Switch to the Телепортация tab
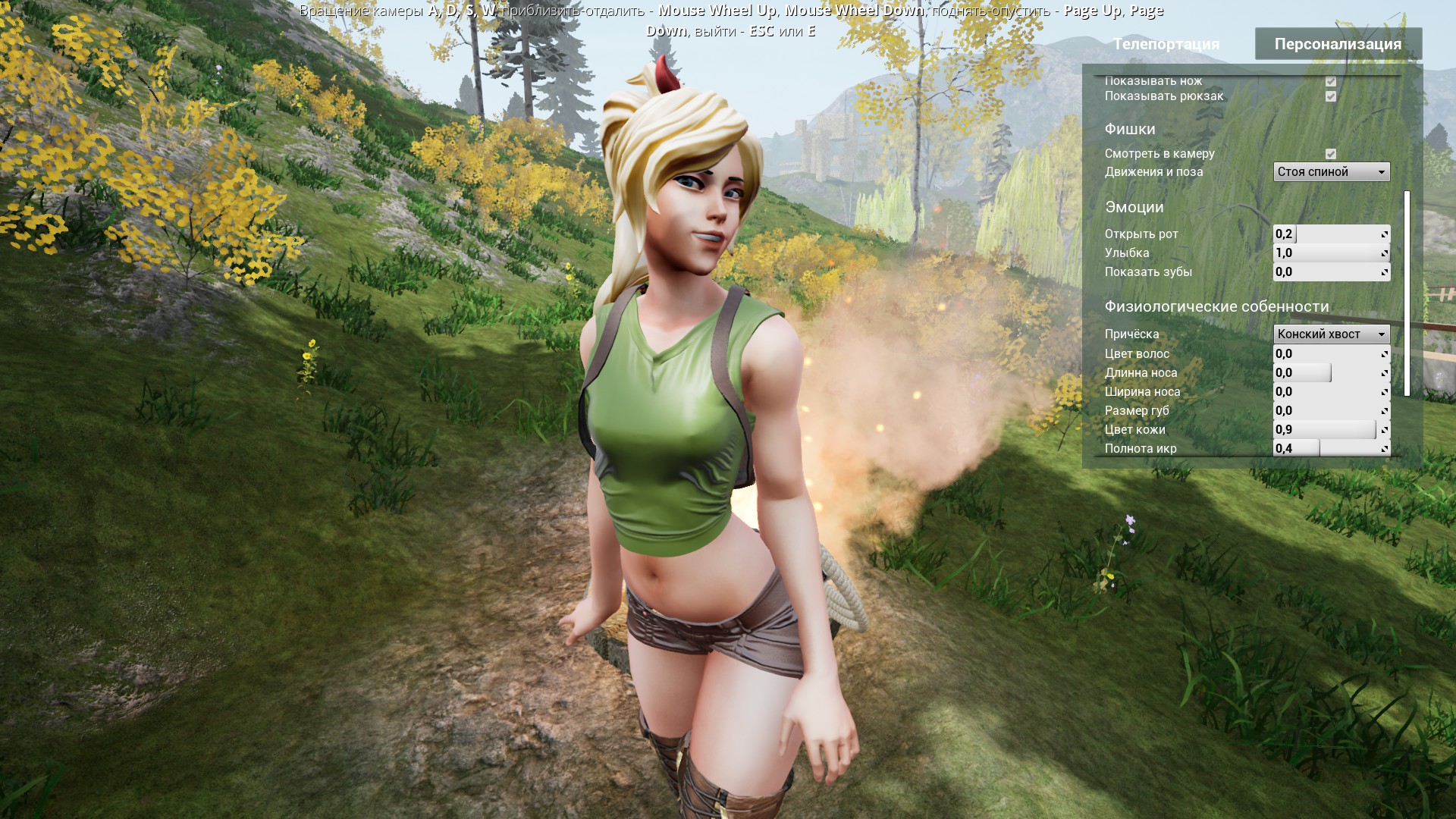1456x819 pixels. [1166, 44]
